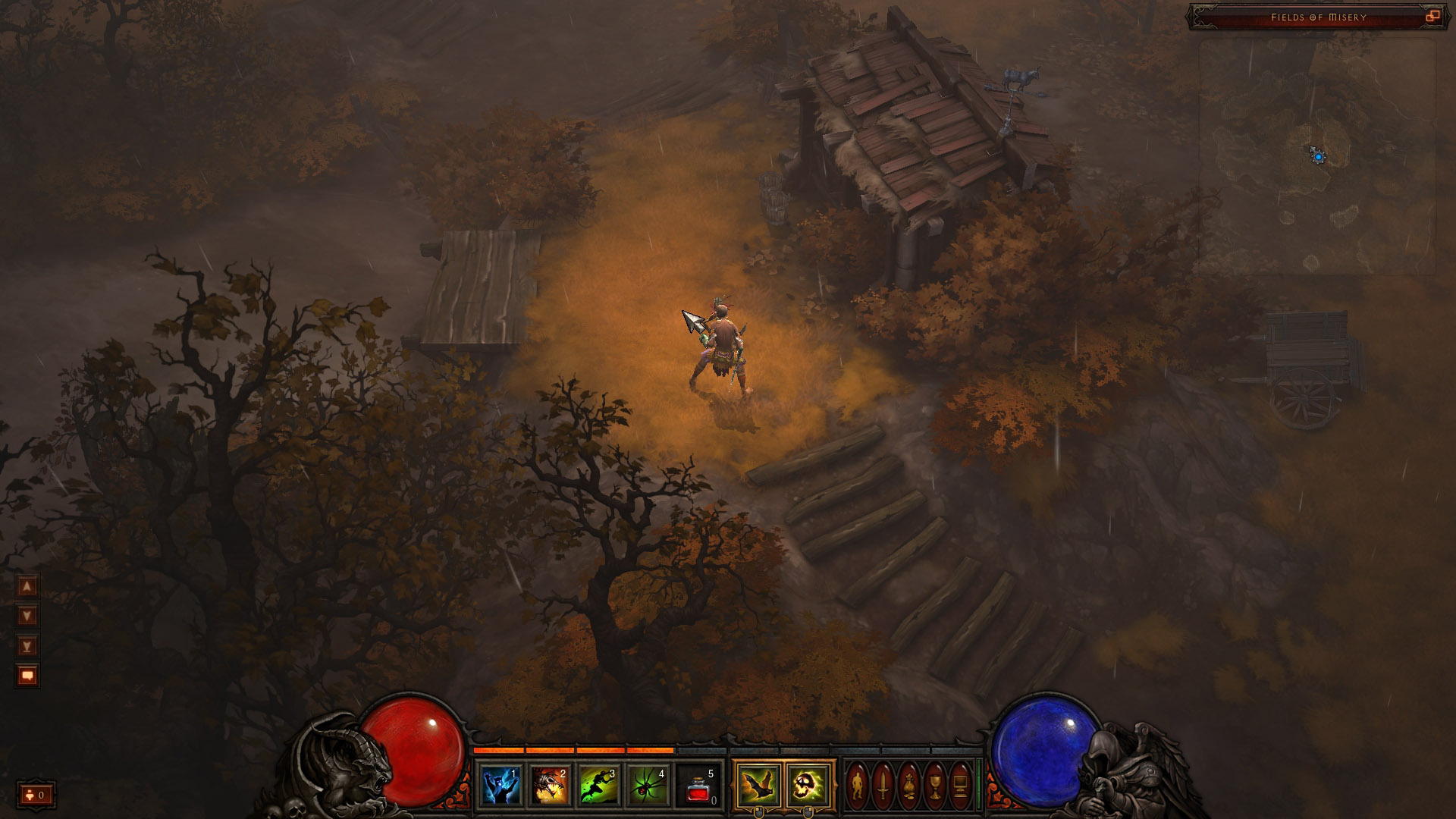Open the social button showing 0
Image resolution: width=1456 pixels, height=819 pixels.
coord(36,795)
